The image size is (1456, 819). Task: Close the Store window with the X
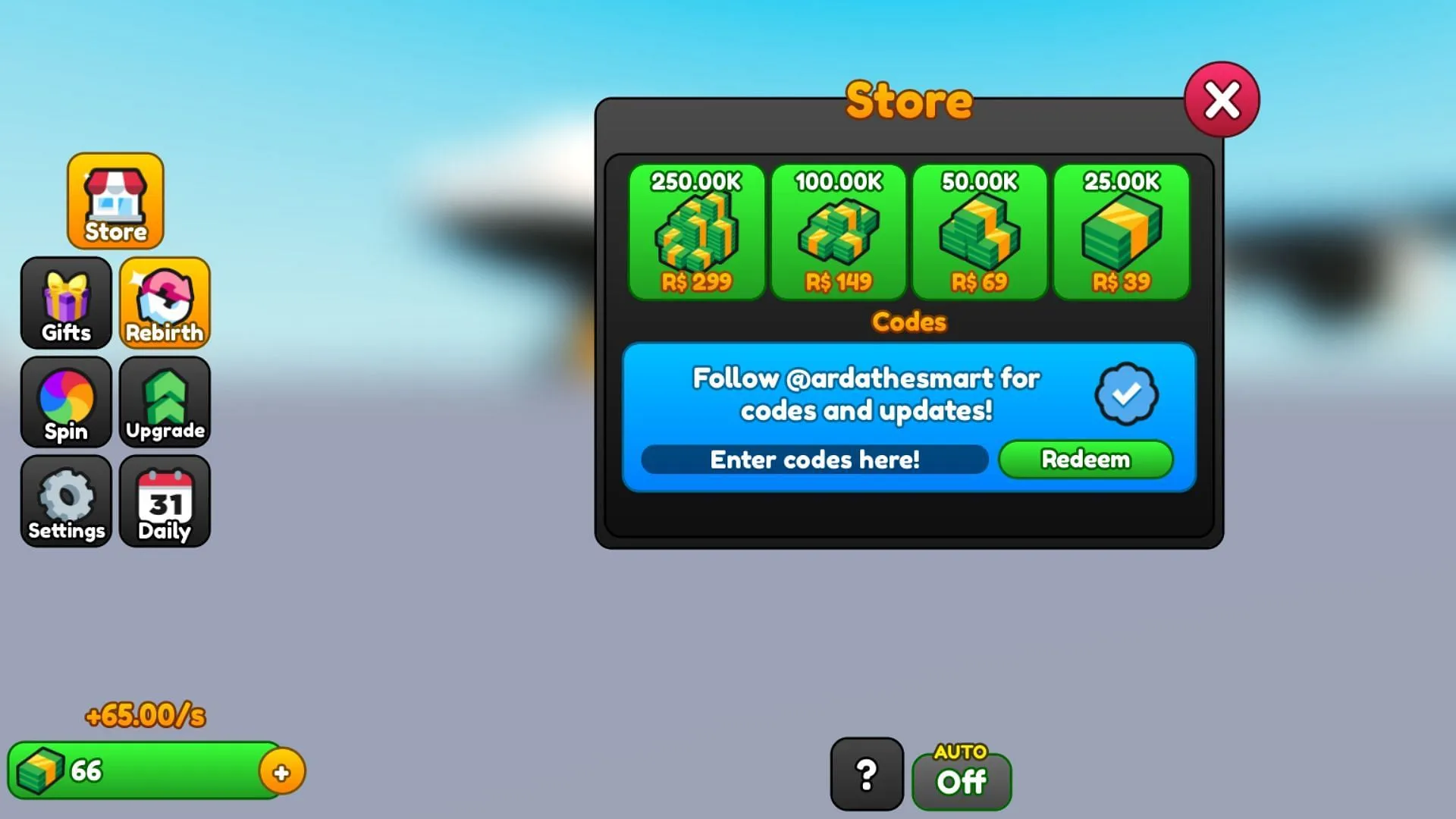pyautogui.click(x=1221, y=99)
